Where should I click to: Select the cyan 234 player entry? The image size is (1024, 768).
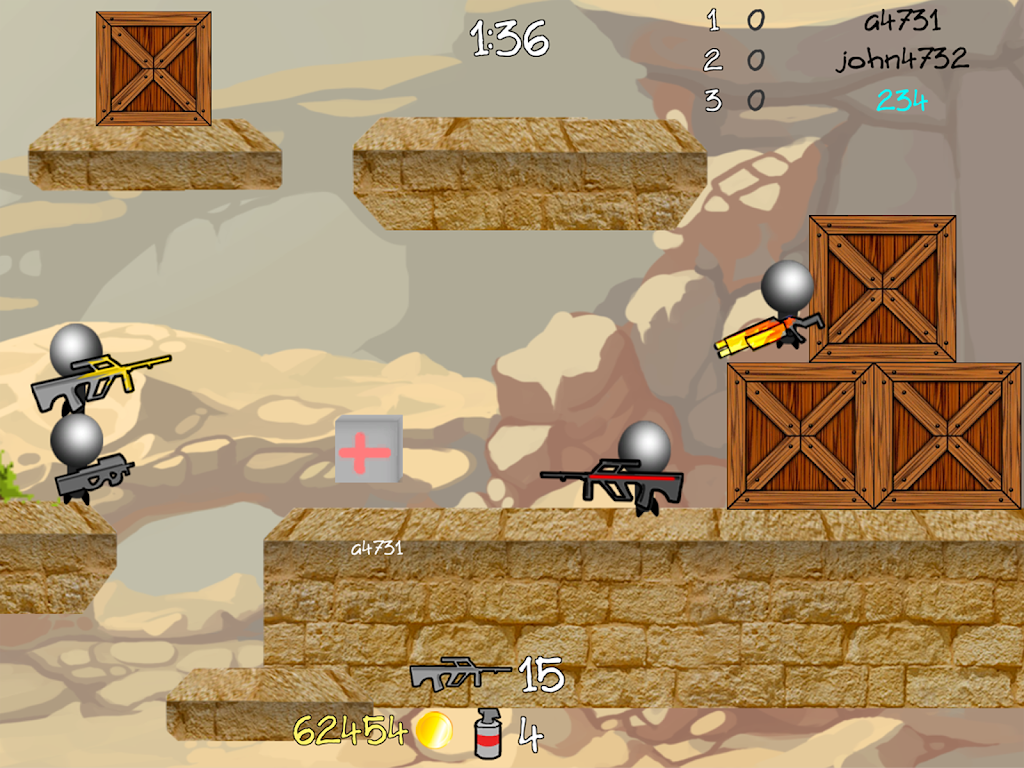[x=902, y=100]
